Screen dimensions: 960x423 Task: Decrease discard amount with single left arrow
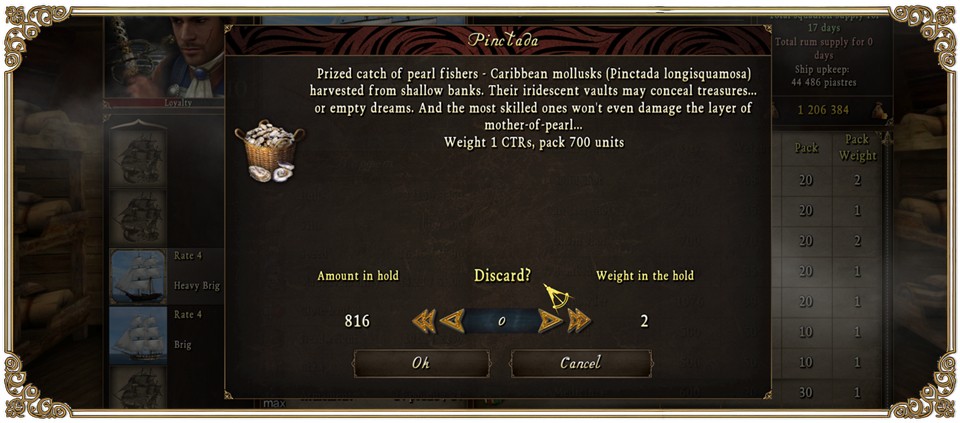tap(452, 321)
